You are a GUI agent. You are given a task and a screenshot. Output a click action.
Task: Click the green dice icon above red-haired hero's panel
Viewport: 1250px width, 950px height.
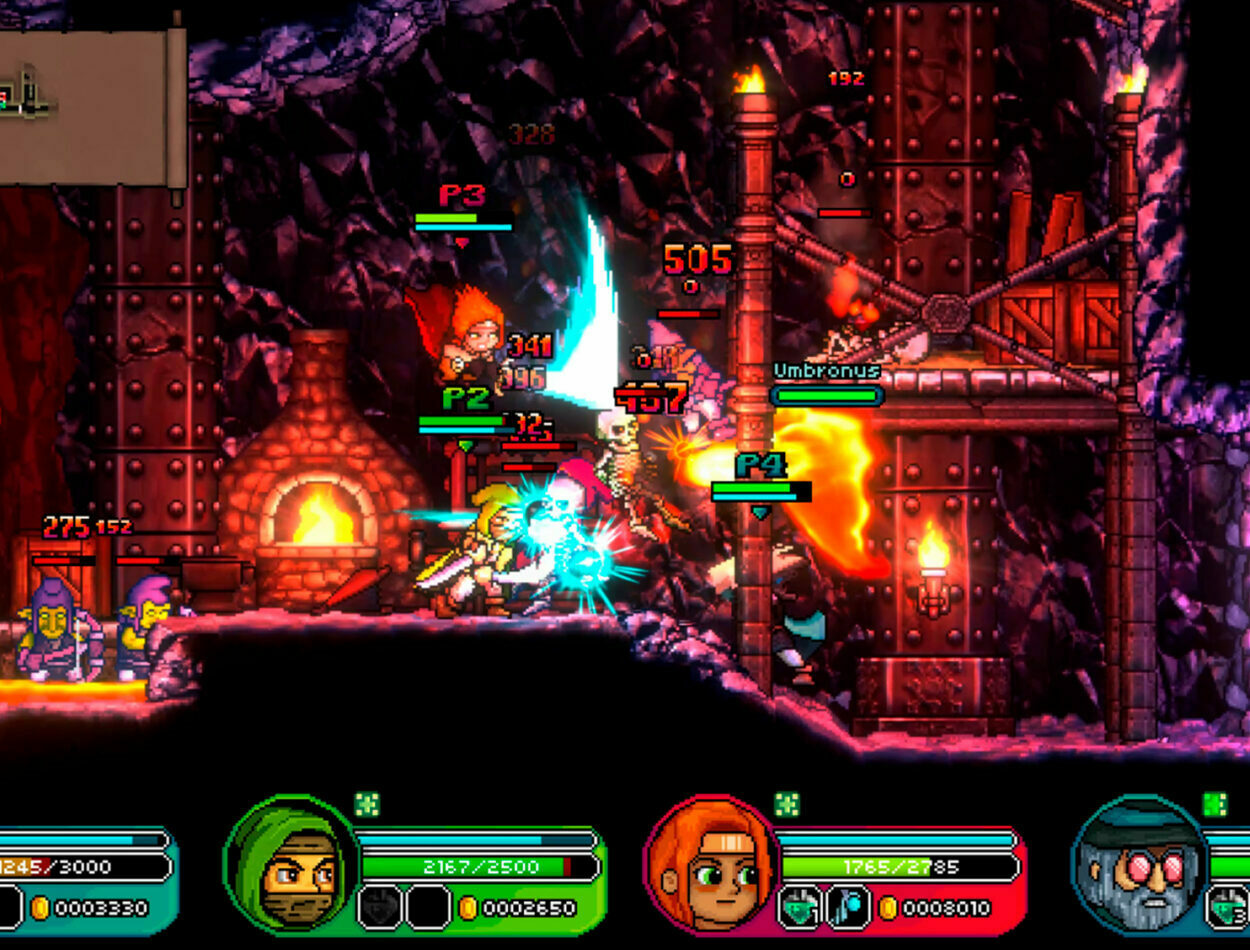(787, 805)
